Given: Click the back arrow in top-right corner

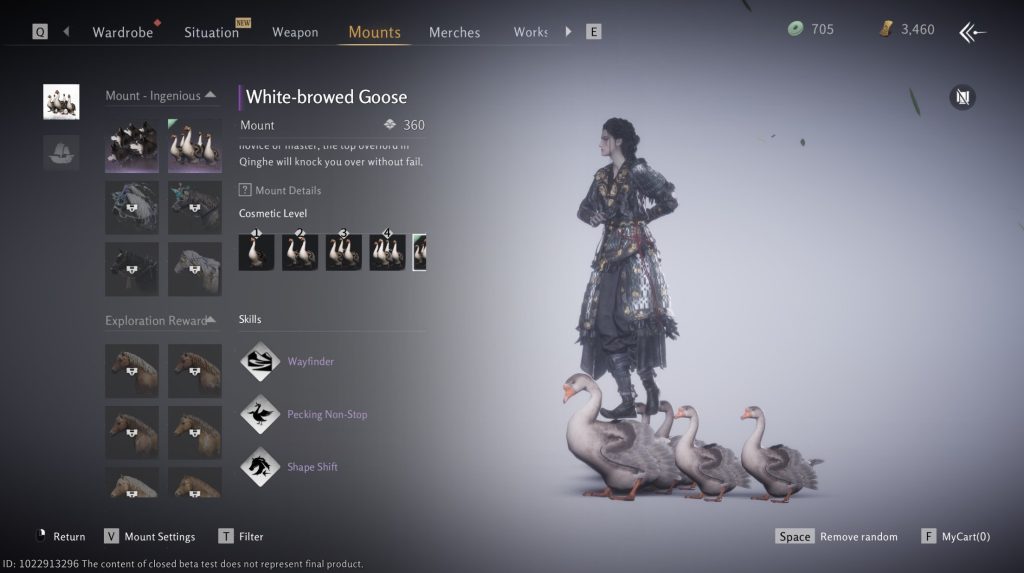Looking at the screenshot, I should point(972,32).
